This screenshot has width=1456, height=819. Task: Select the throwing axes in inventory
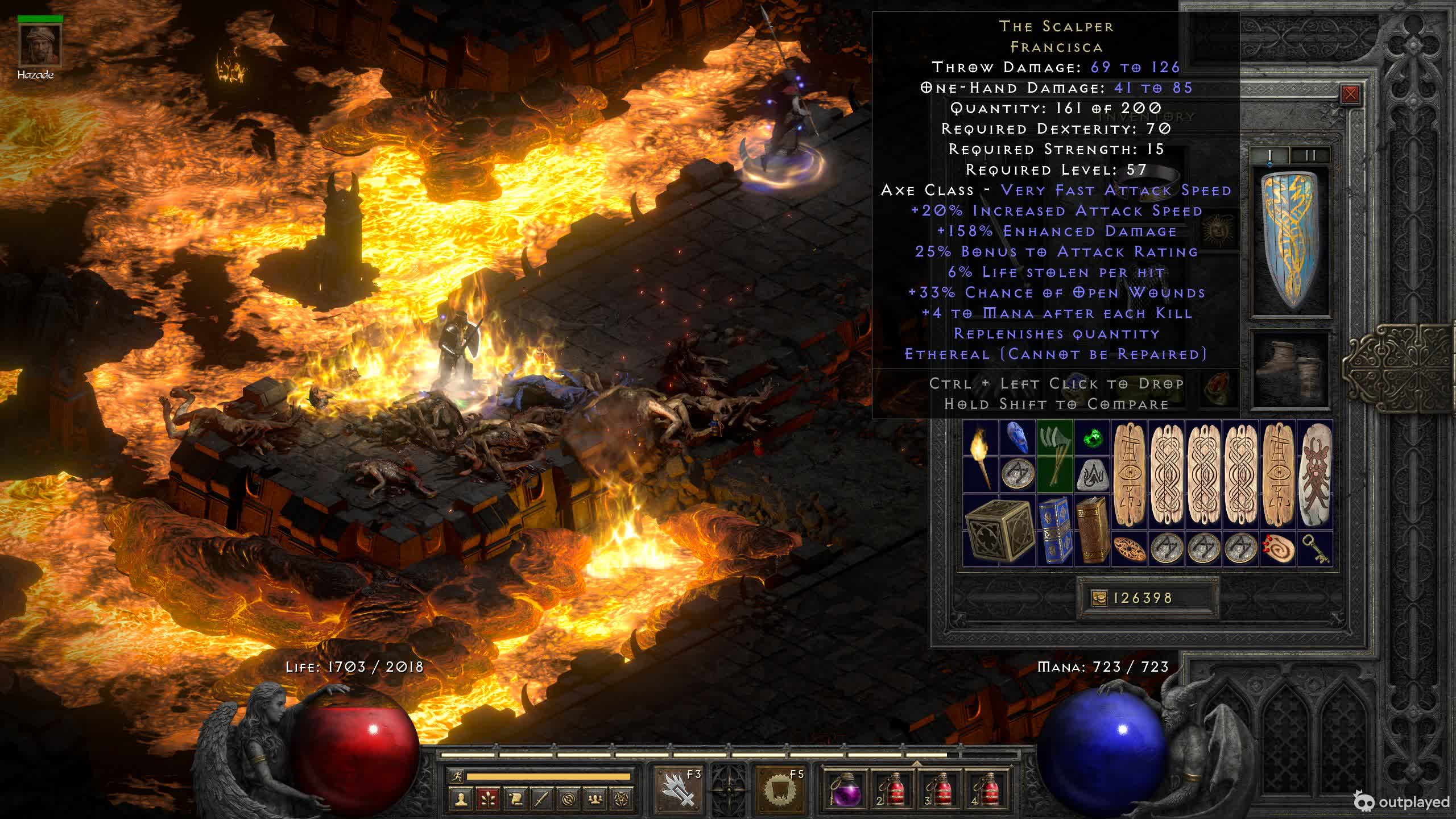pos(1054,457)
